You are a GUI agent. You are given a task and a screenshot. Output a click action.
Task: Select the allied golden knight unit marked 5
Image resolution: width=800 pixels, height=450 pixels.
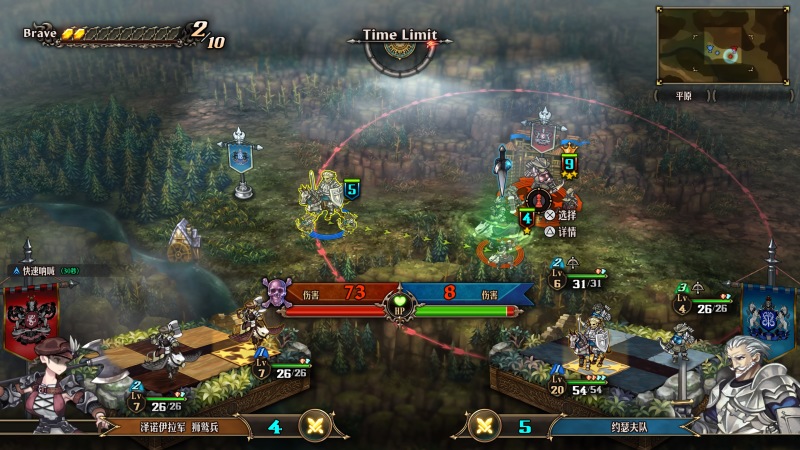point(325,205)
